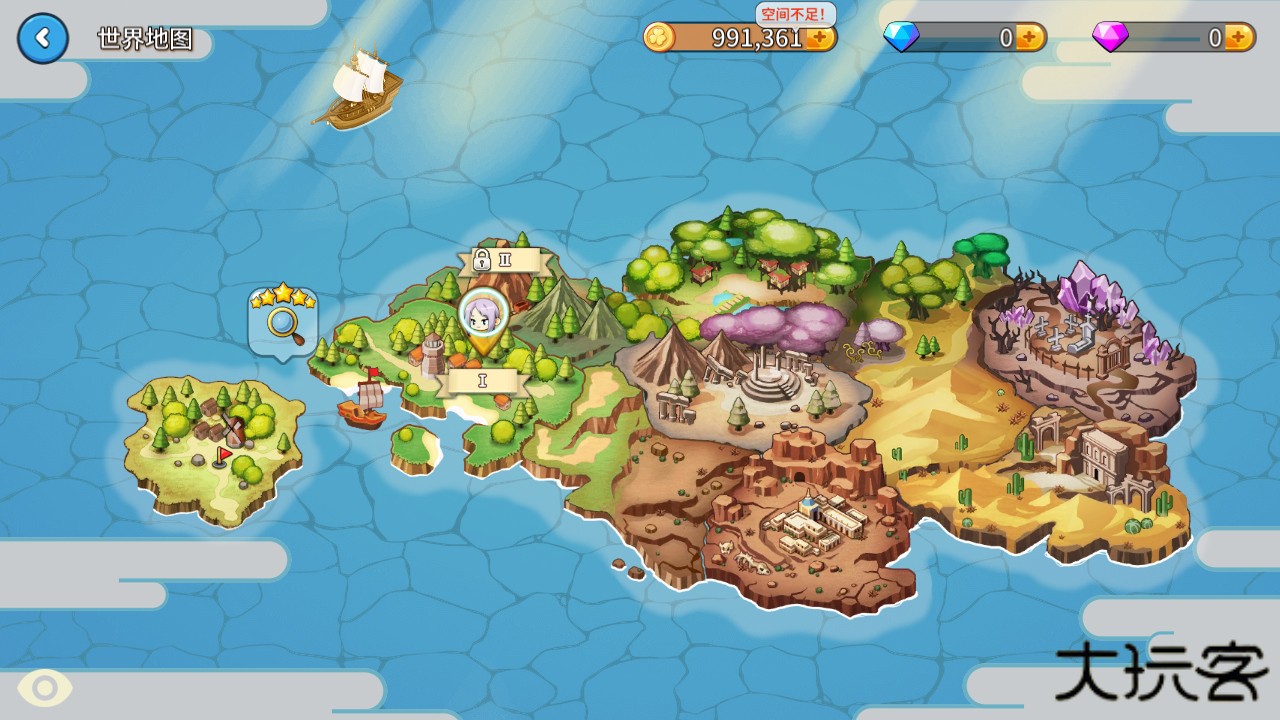The image size is (1280, 720).
Task: Toggle the eye visibility icon
Action: click(44, 688)
